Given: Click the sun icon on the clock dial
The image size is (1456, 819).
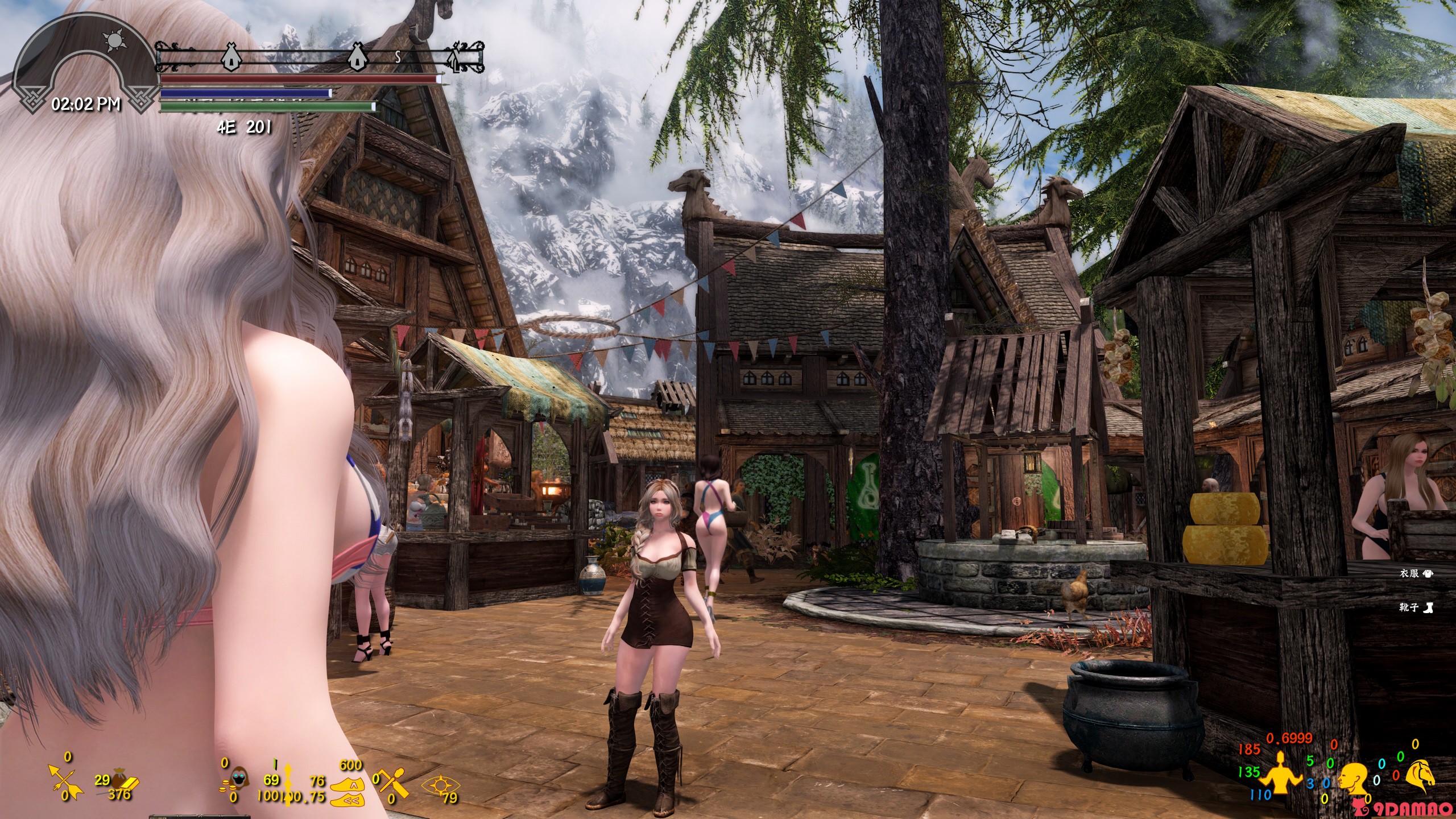Looking at the screenshot, I should [113, 40].
